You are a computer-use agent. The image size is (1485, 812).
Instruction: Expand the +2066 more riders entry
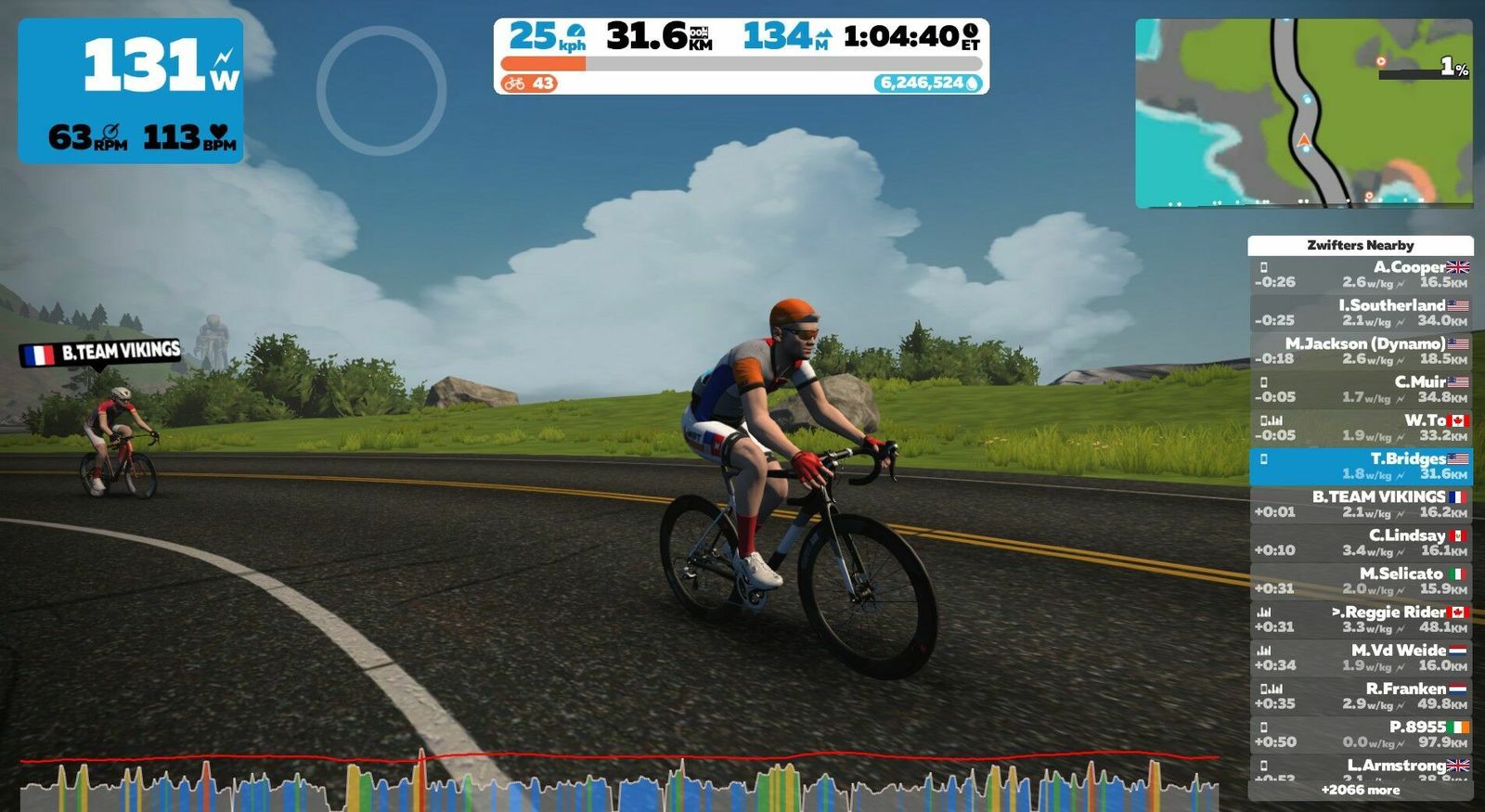pos(1361,790)
